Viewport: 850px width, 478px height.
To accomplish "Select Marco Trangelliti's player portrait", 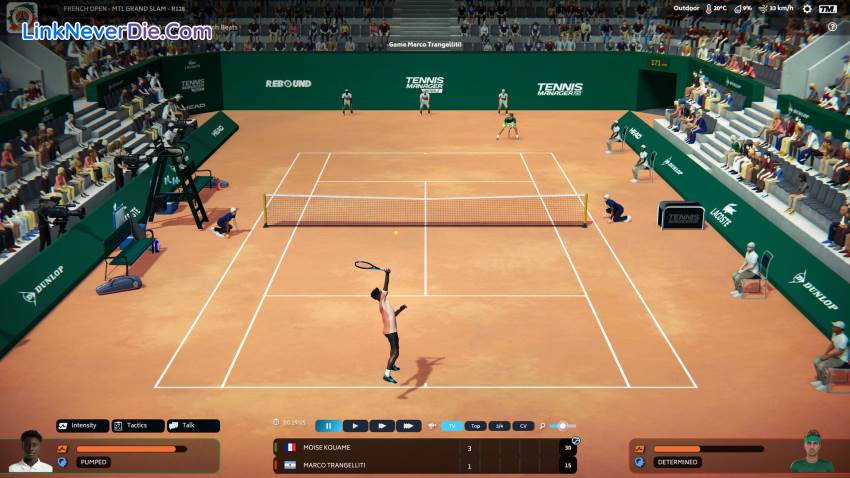I will click(x=811, y=453).
